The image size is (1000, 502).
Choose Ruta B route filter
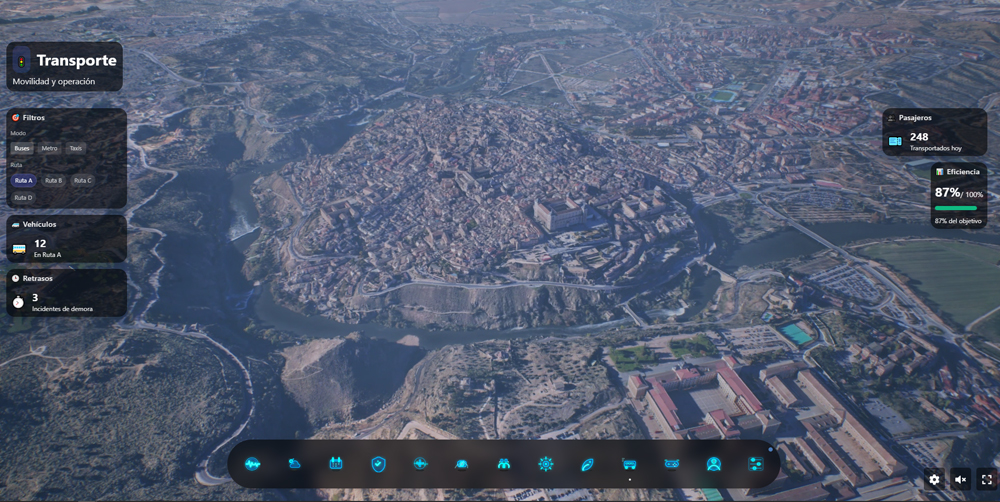point(53,181)
